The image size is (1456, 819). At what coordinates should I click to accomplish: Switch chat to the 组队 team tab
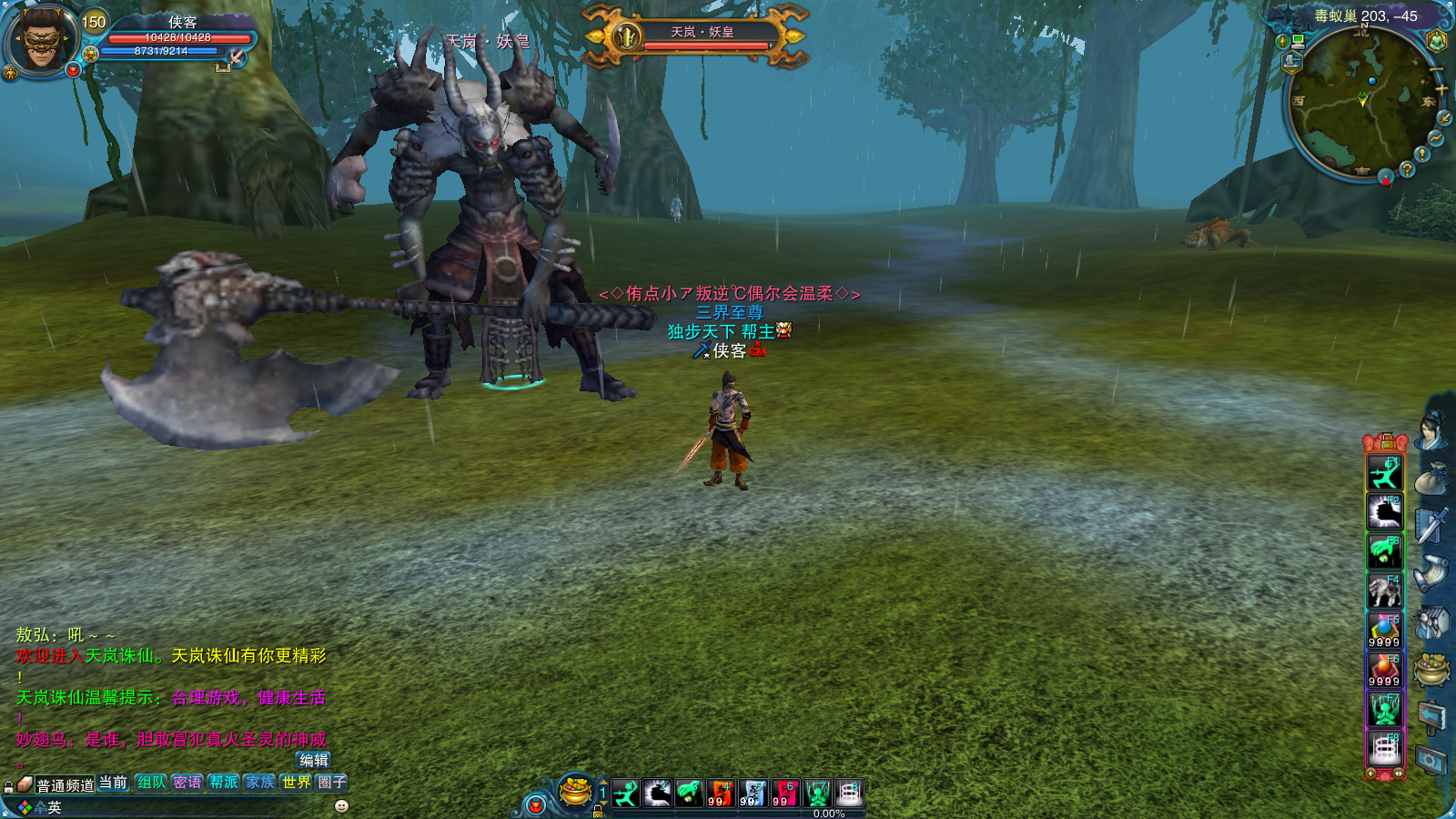(x=151, y=783)
